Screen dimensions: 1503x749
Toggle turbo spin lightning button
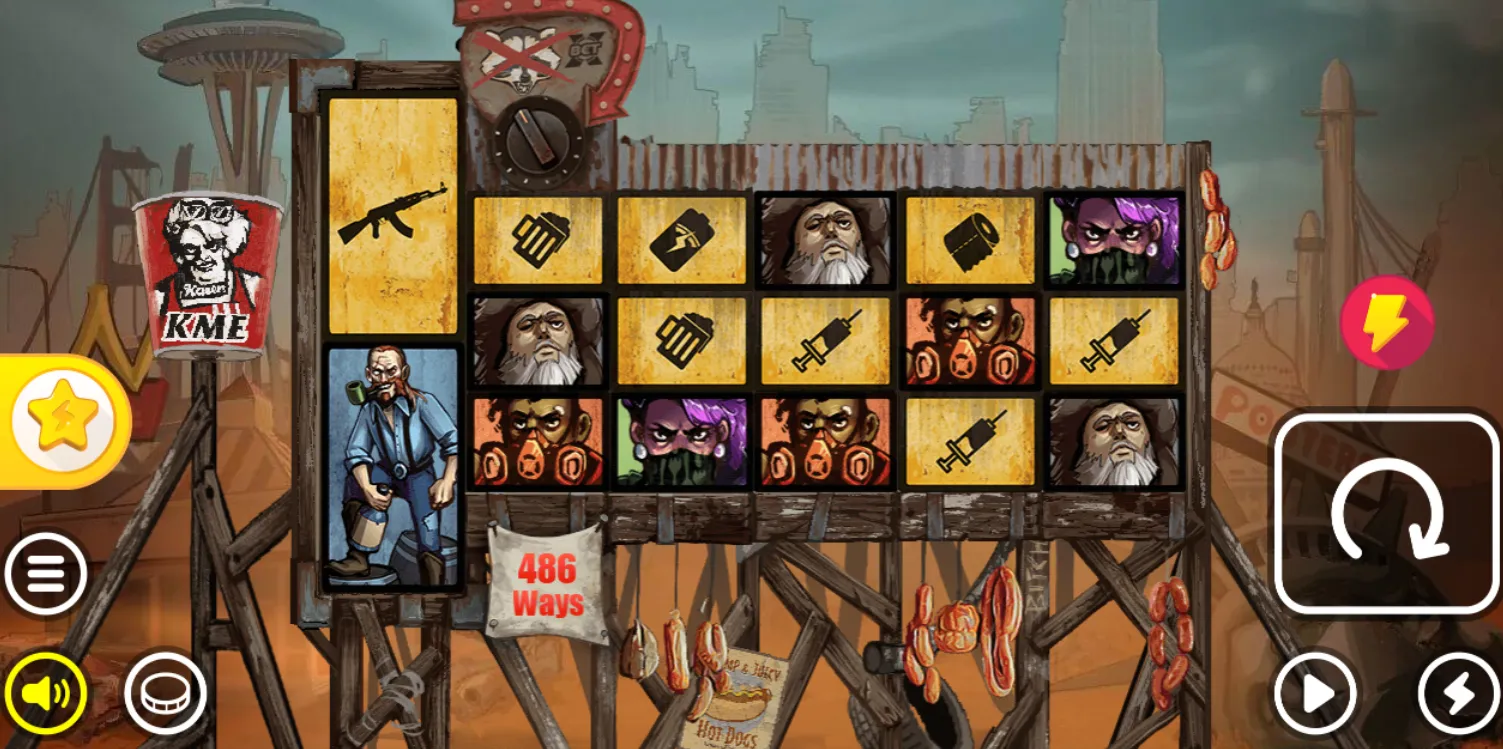[x=1459, y=693]
